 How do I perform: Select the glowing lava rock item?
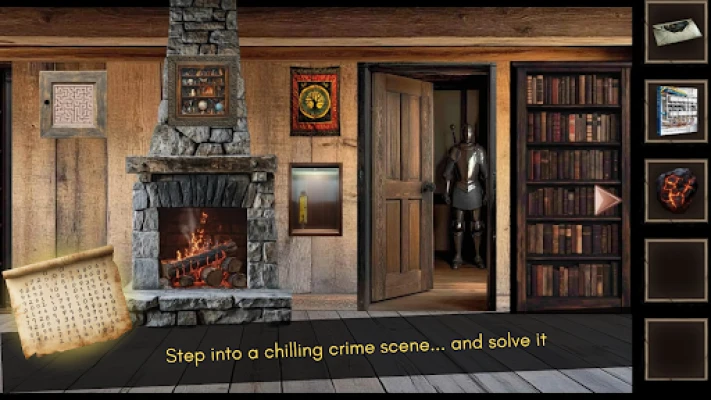676,190
